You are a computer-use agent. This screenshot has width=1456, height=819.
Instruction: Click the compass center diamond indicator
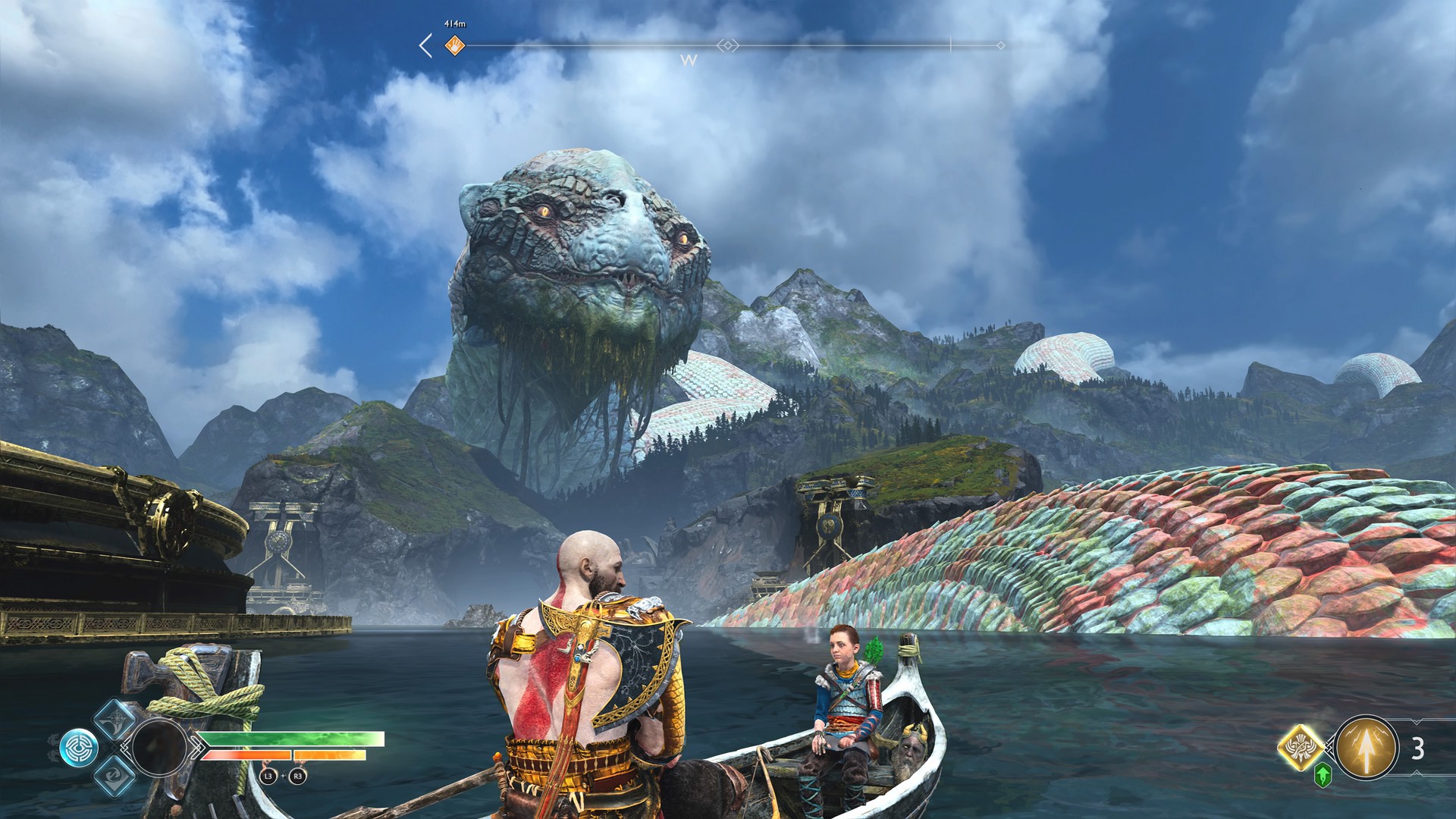[728, 45]
